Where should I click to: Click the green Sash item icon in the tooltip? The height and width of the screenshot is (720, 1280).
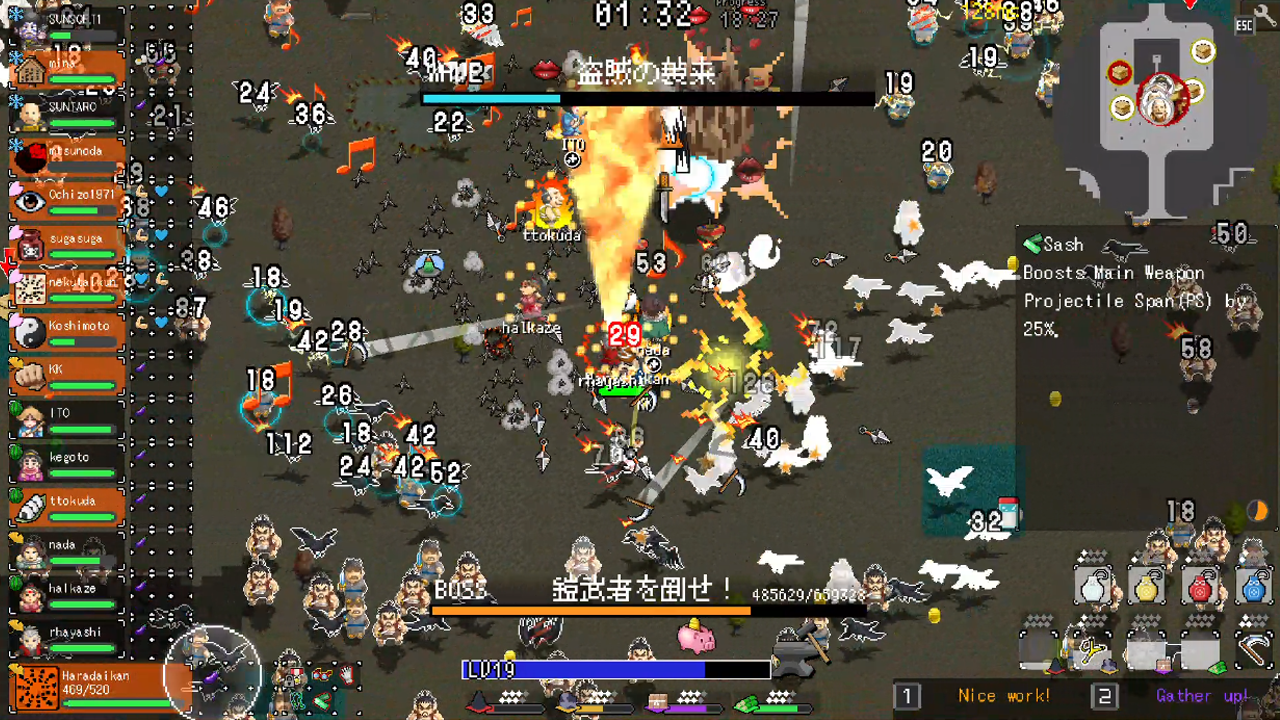1032,243
